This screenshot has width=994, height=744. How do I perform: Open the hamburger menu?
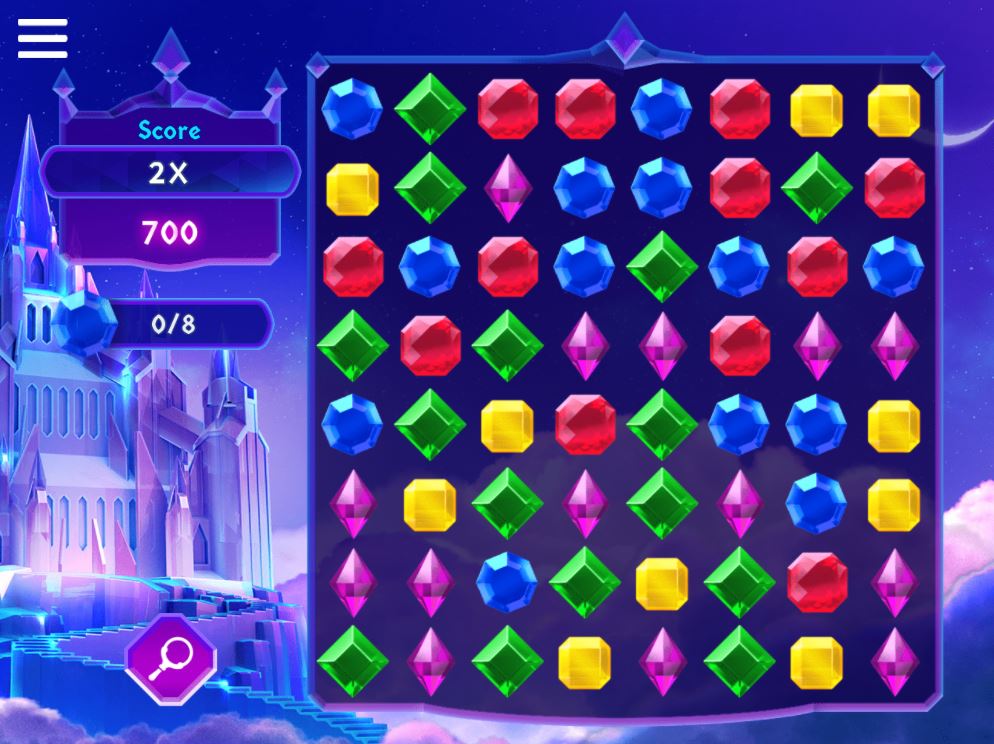point(42,38)
